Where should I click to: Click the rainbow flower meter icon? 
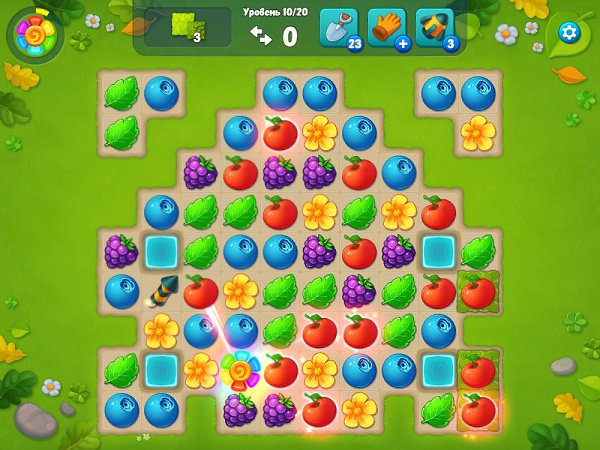(34, 34)
